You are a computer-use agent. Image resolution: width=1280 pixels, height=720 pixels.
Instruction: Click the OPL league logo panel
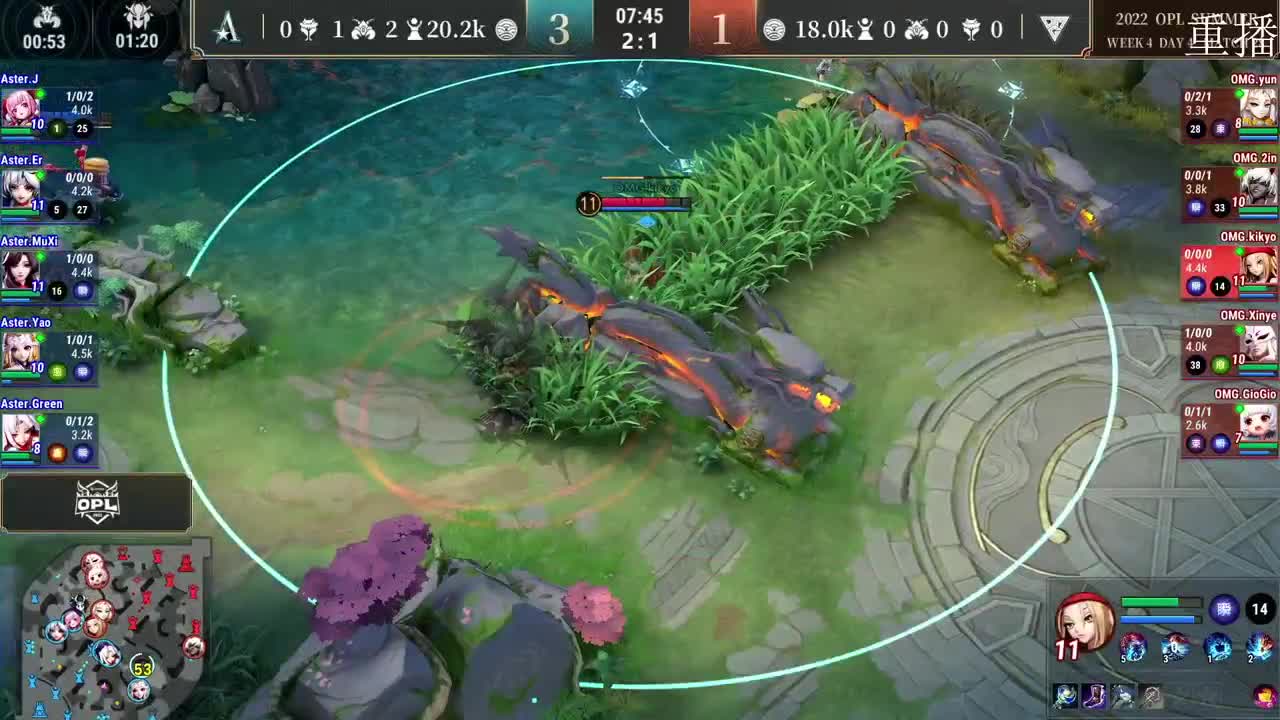click(x=95, y=504)
